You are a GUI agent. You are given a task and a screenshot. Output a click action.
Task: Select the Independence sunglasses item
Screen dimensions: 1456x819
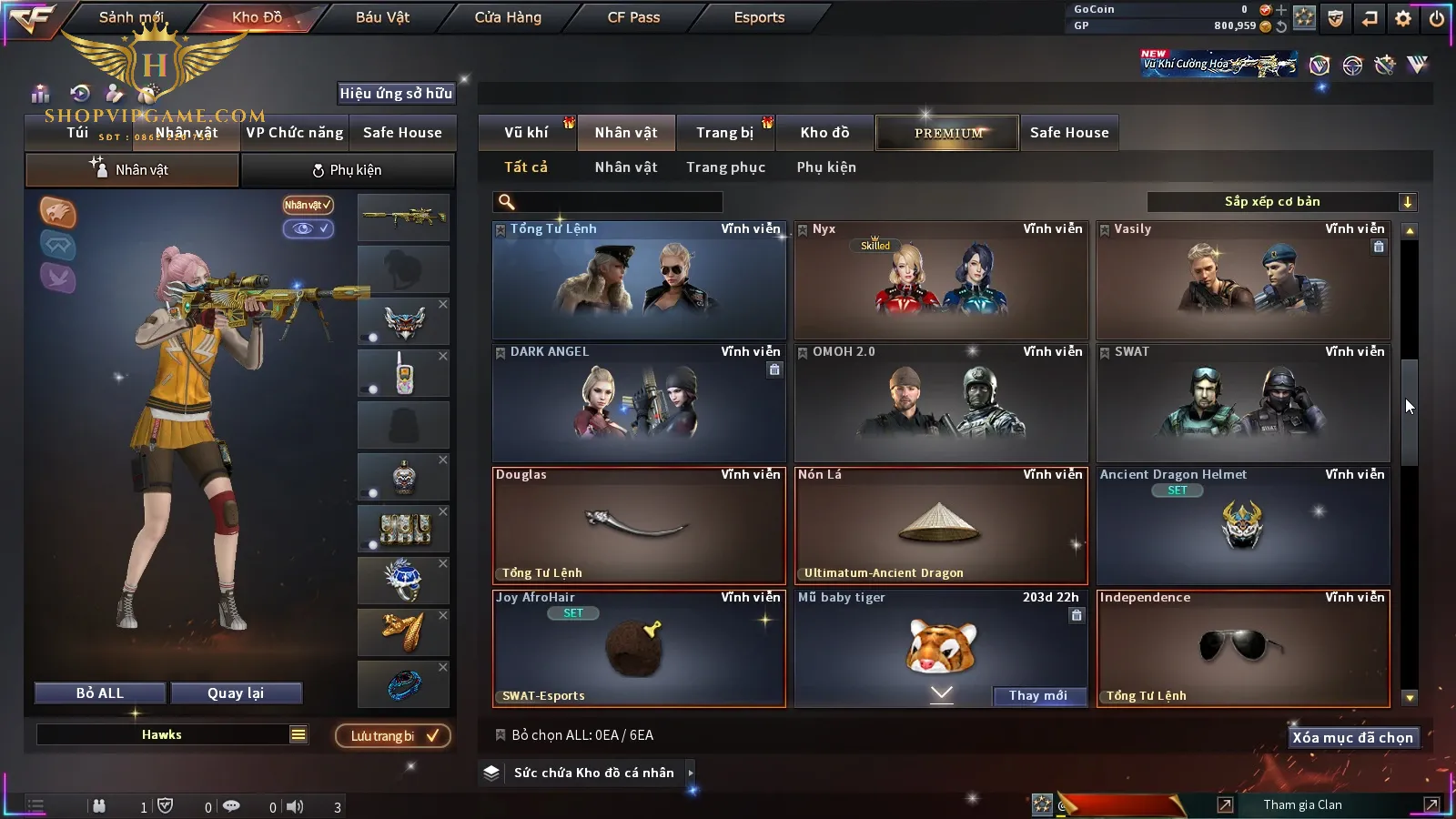[x=1243, y=649]
